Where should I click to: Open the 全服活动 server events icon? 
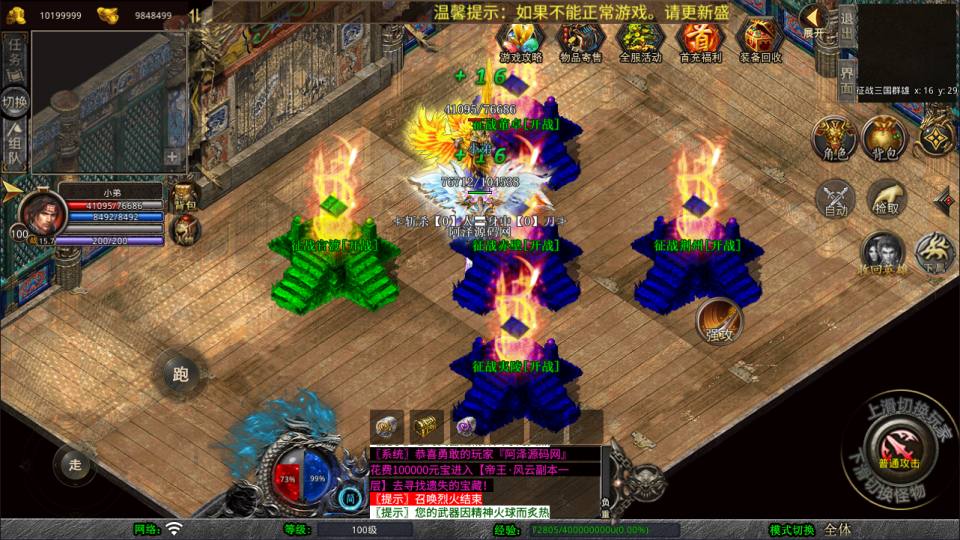tap(640, 39)
